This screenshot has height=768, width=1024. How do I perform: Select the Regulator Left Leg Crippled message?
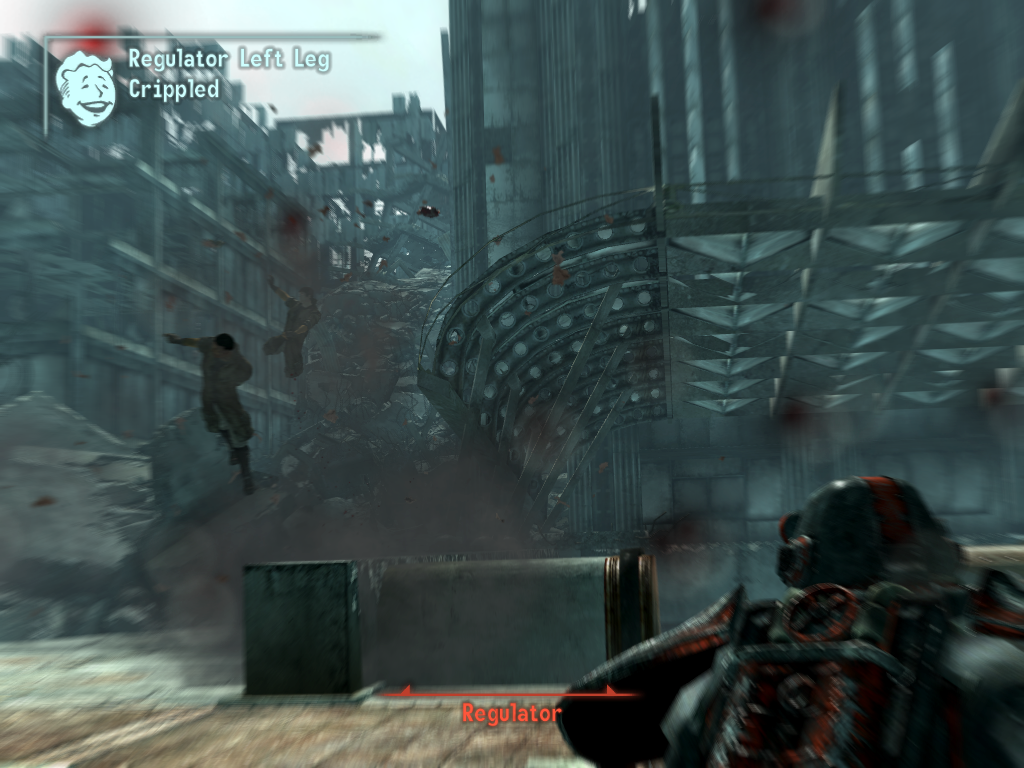(x=228, y=74)
